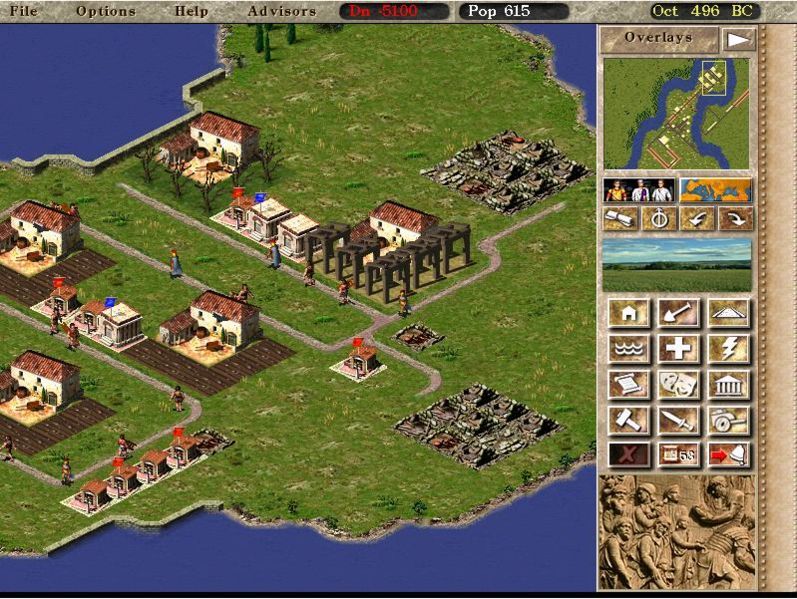Open engineering structures with the hammer icon
797x599 pixels.
629,419
